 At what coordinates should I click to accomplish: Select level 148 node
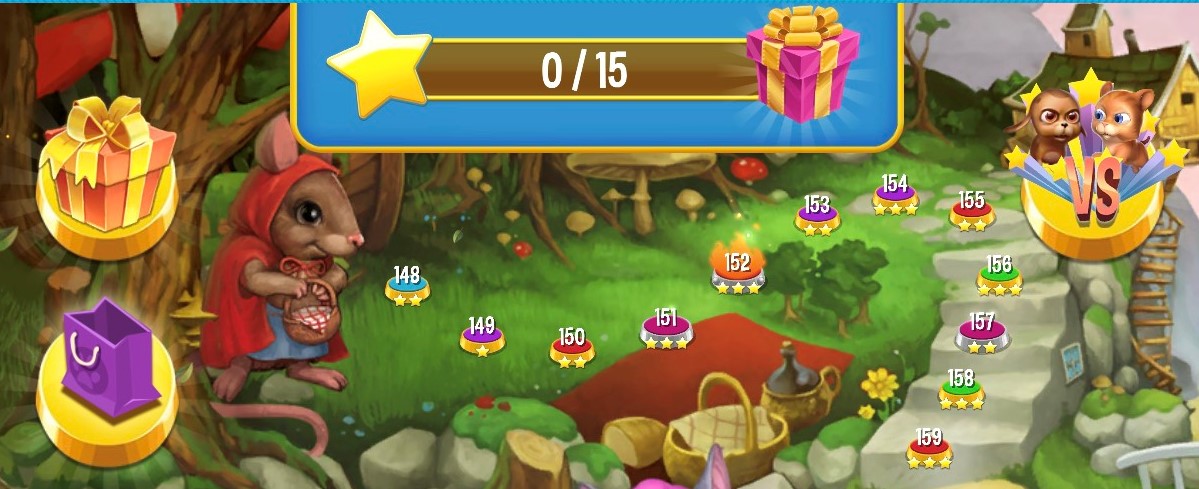click(x=407, y=285)
